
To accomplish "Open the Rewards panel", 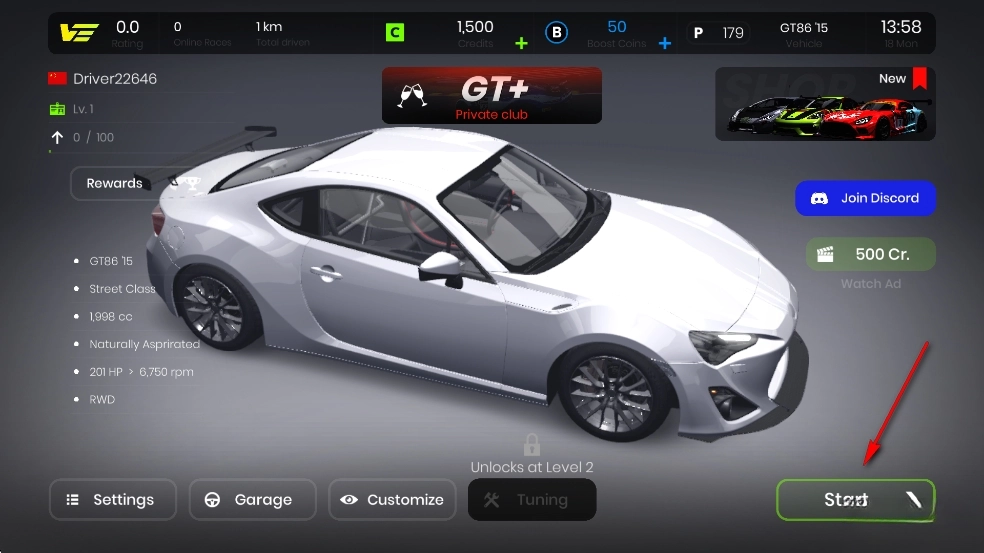I will 127,183.
